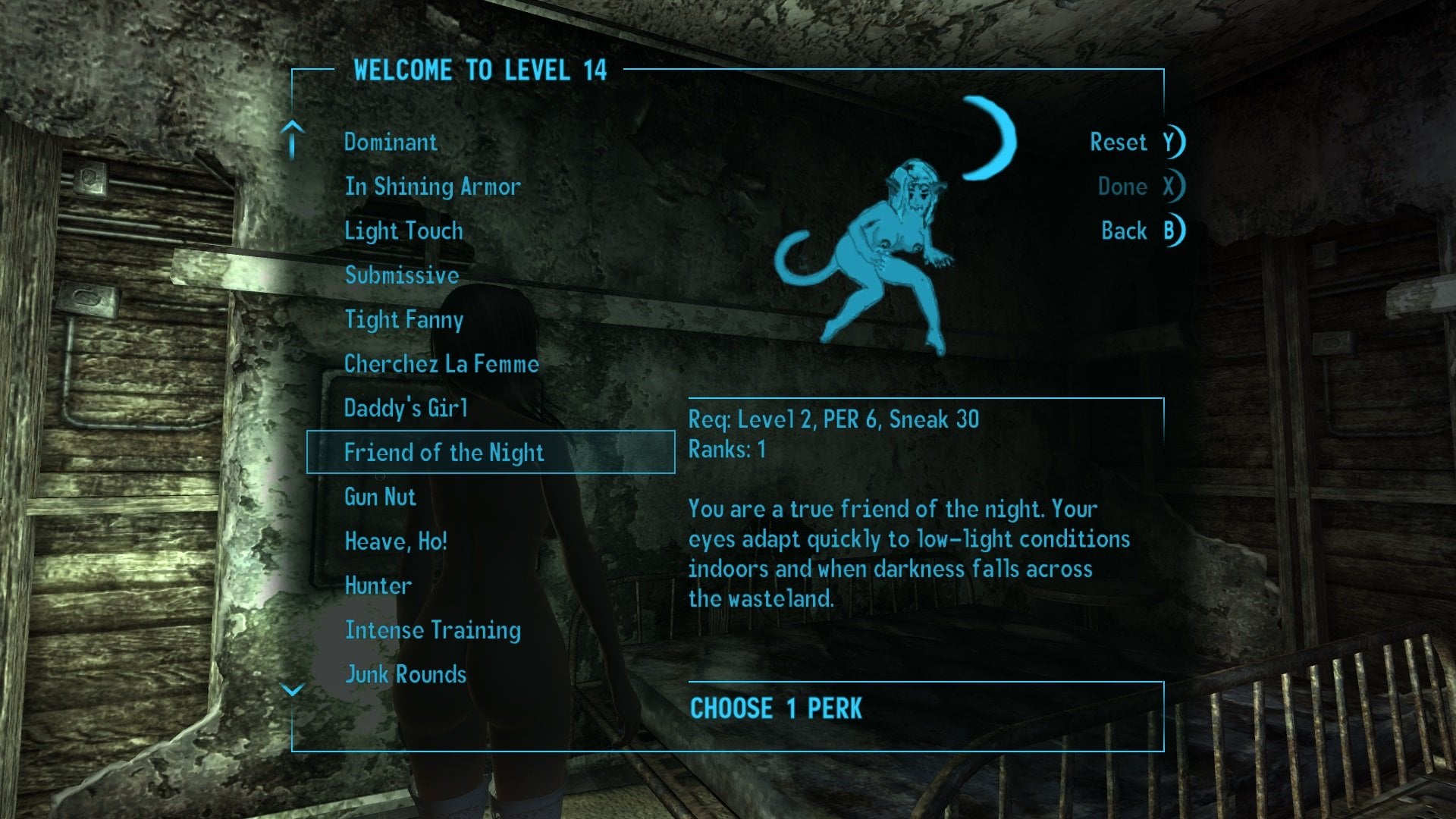Click the Reset button
The width and height of the screenshot is (1456, 819).
click(x=1135, y=143)
